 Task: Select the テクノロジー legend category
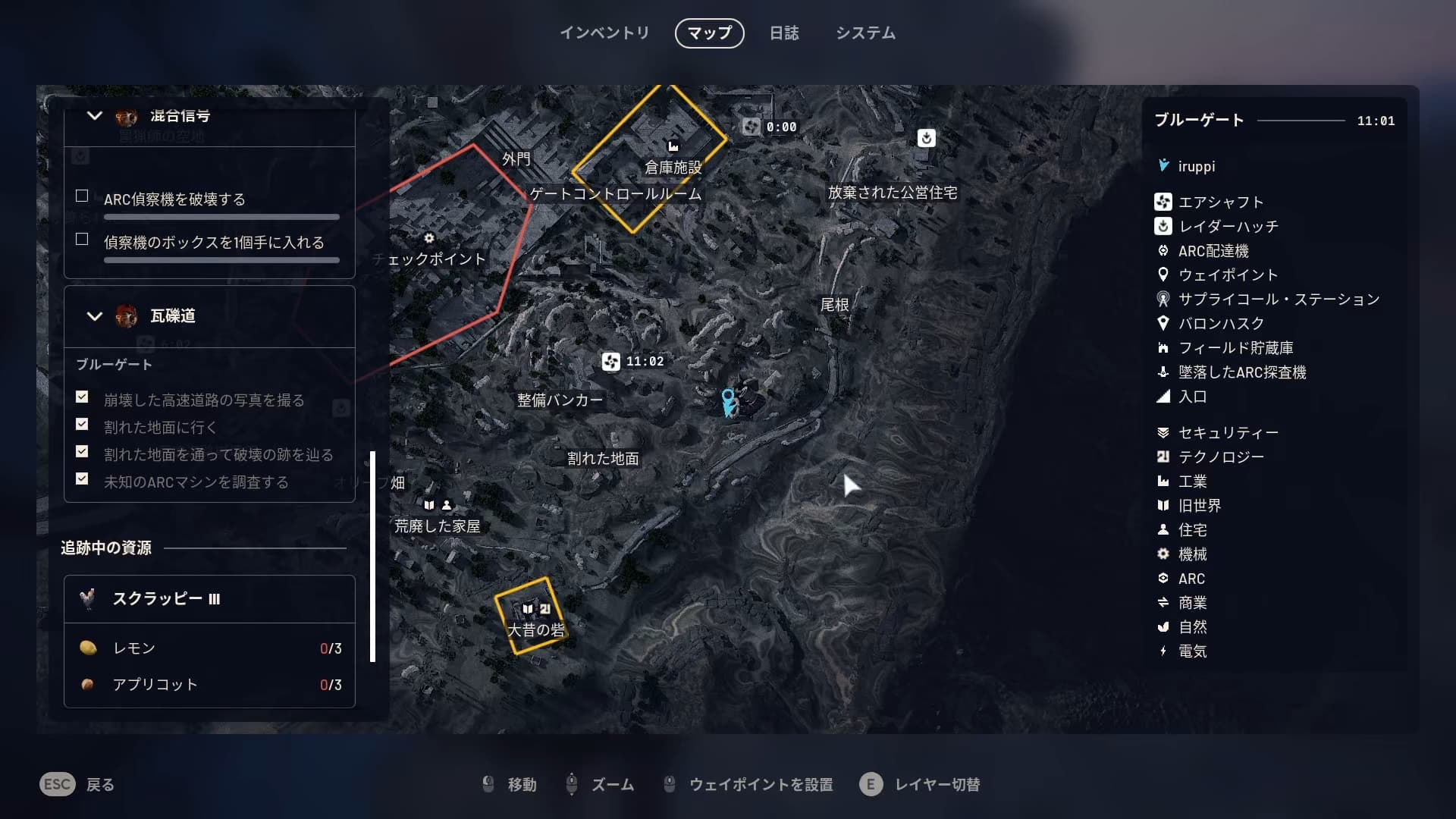point(1220,457)
